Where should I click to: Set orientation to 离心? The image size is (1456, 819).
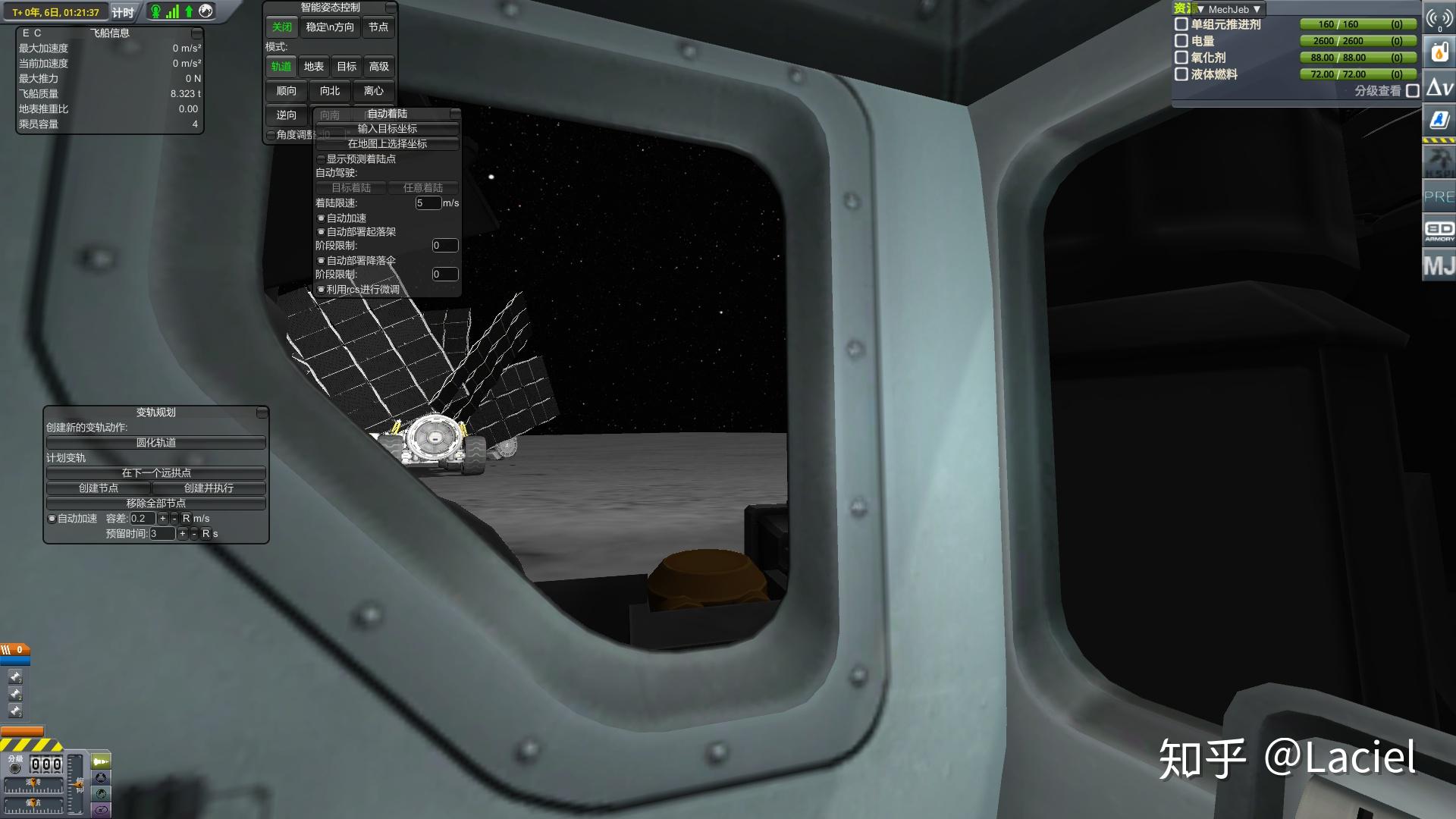click(x=373, y=91)
